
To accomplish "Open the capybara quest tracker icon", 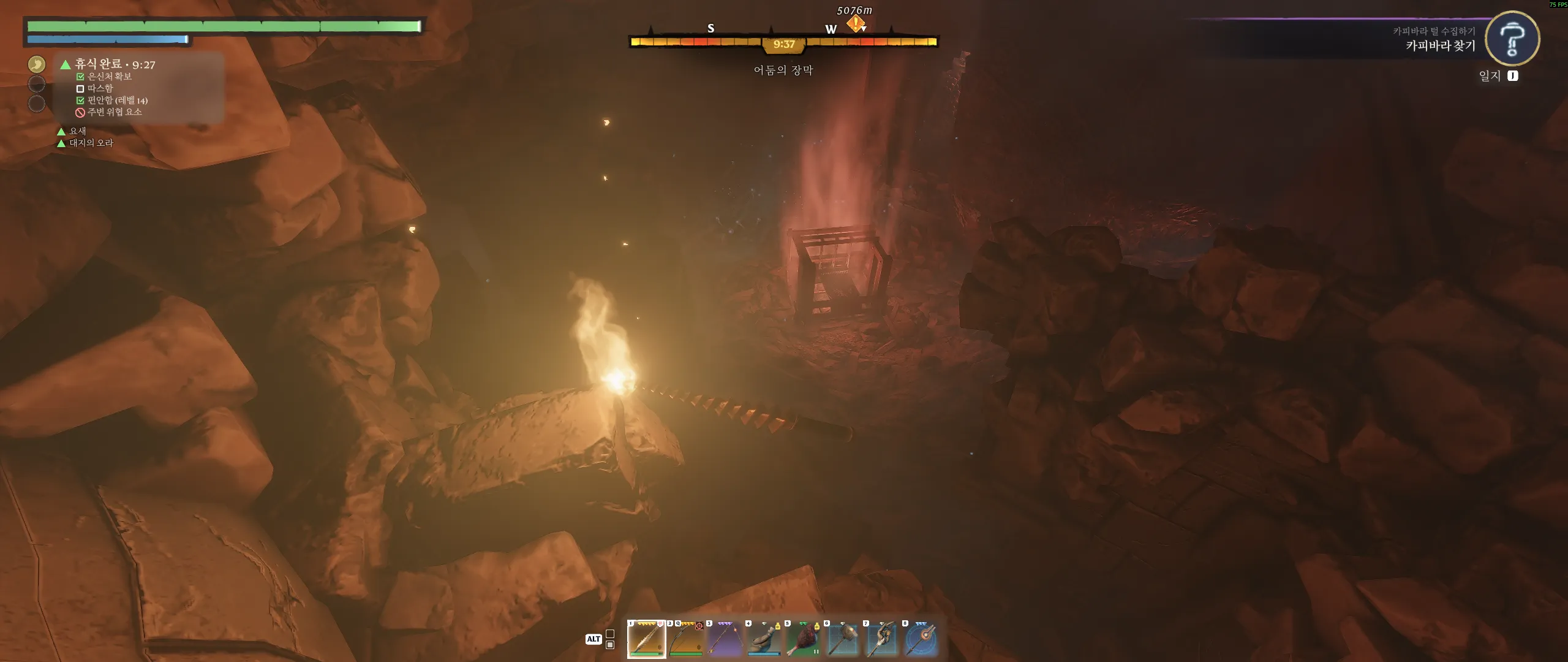I will [x=1512, y=39].
